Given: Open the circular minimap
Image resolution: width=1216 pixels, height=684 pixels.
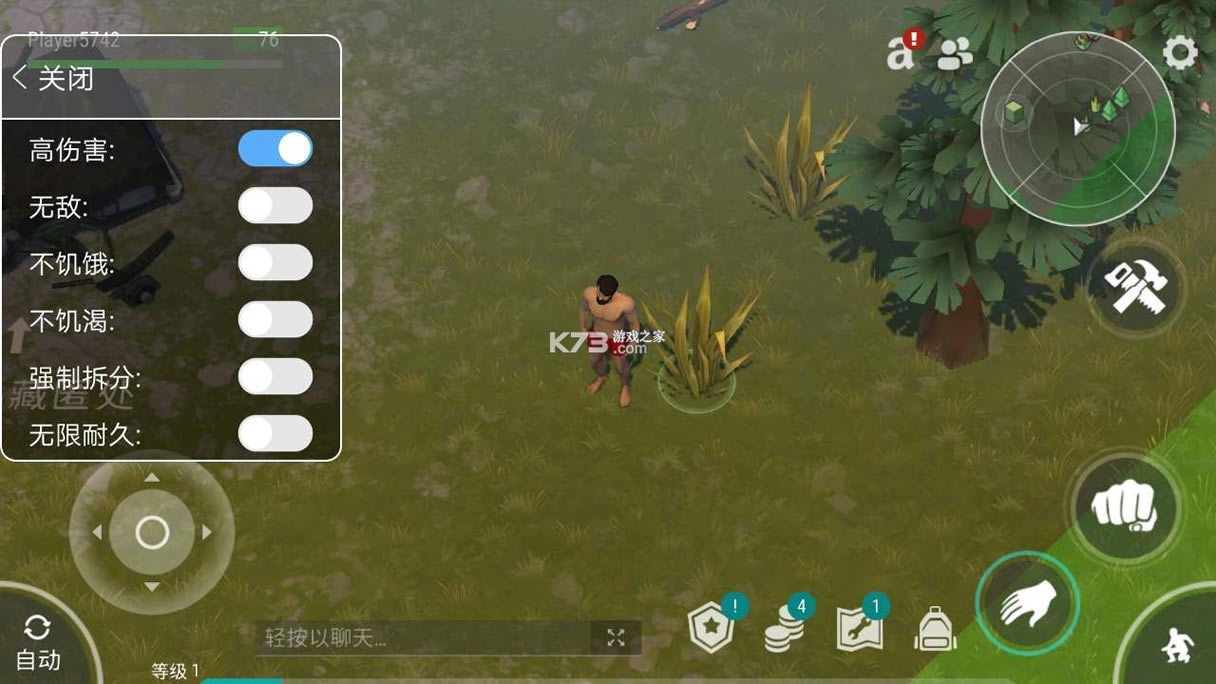Looking at the screenshot, I should tap(1077, 128).
